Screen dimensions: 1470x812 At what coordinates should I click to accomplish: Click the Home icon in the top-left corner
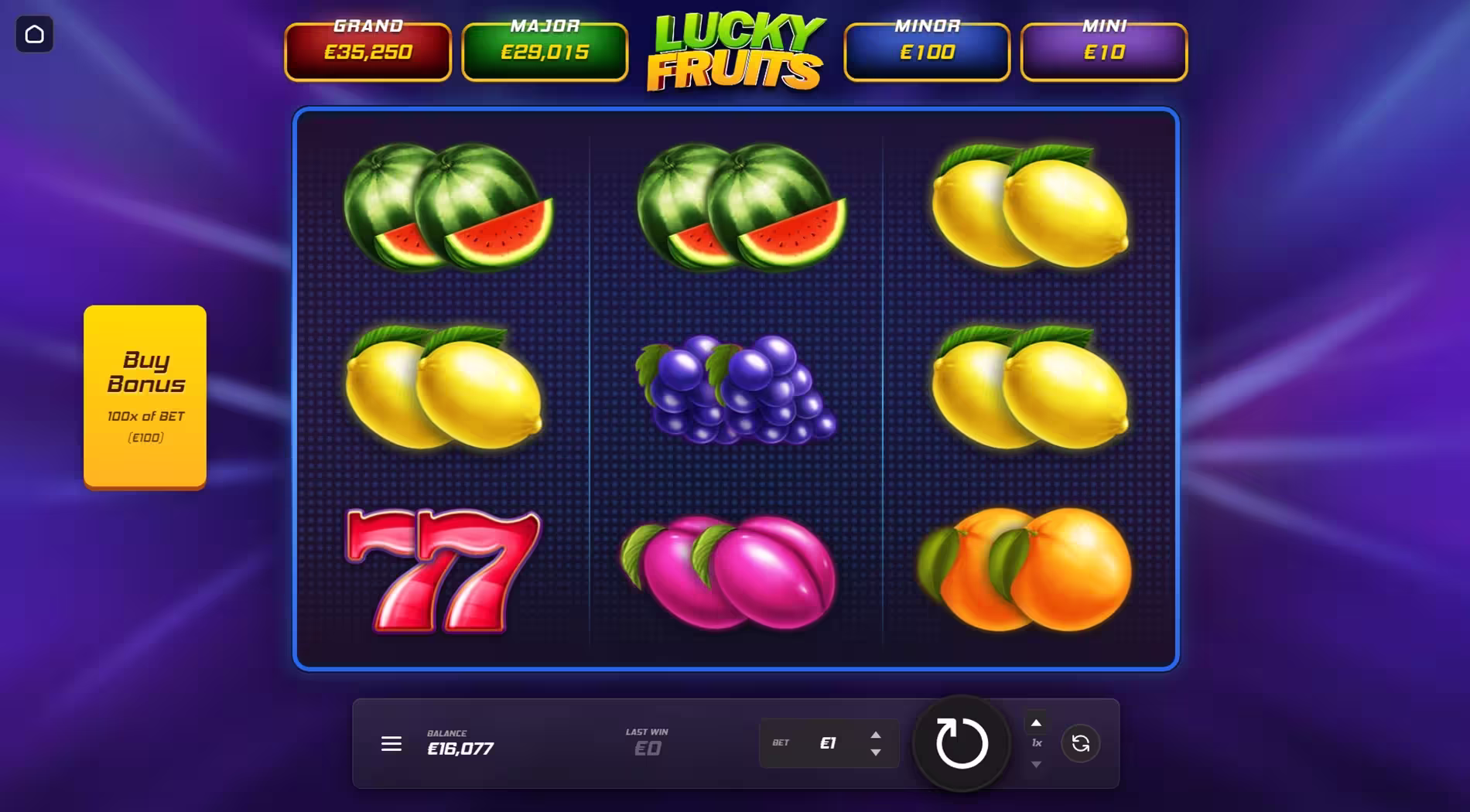[34, 34]
